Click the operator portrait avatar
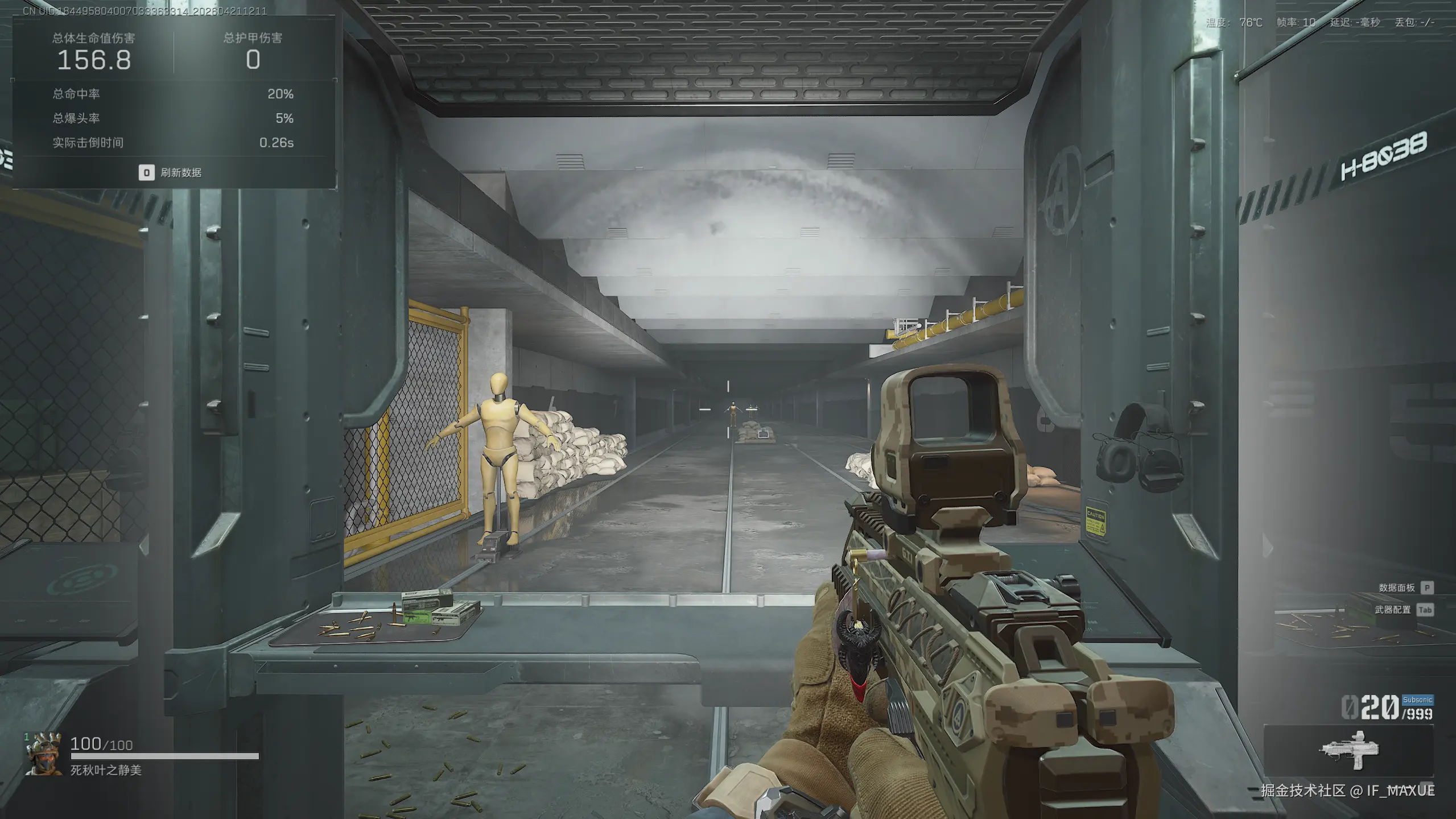This screenshot has height=819, width=1456. pos(43,754)
